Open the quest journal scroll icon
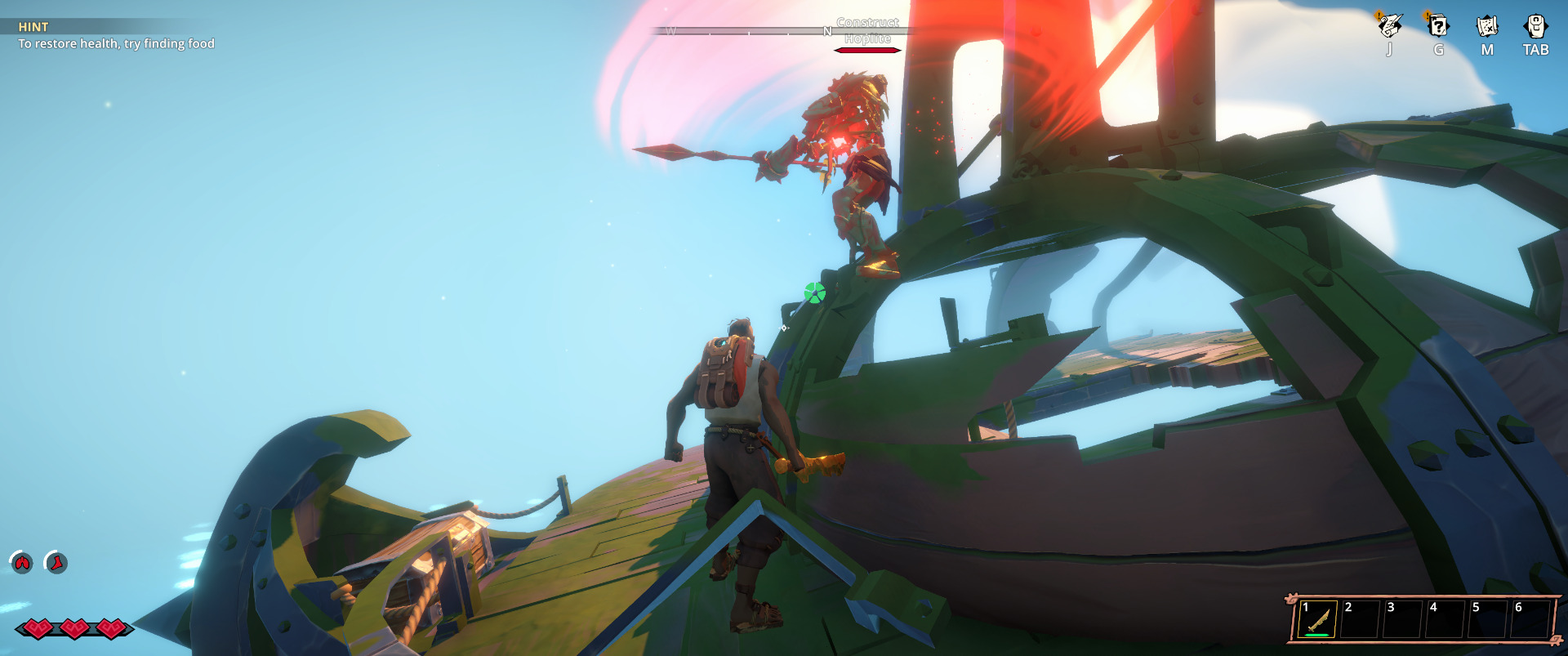This screenshot has height=656, width=1568. pyautogui.click(x=1389, y=26)
